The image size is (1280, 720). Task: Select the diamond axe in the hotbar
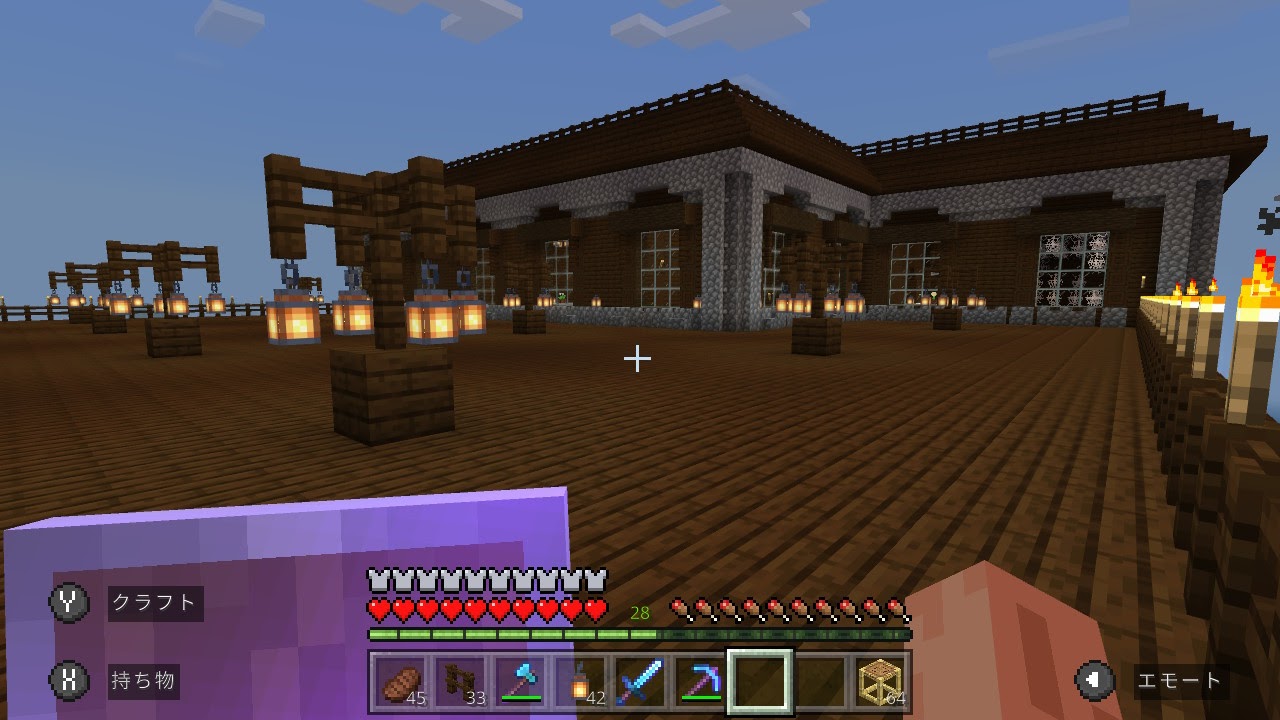[519, 683]
